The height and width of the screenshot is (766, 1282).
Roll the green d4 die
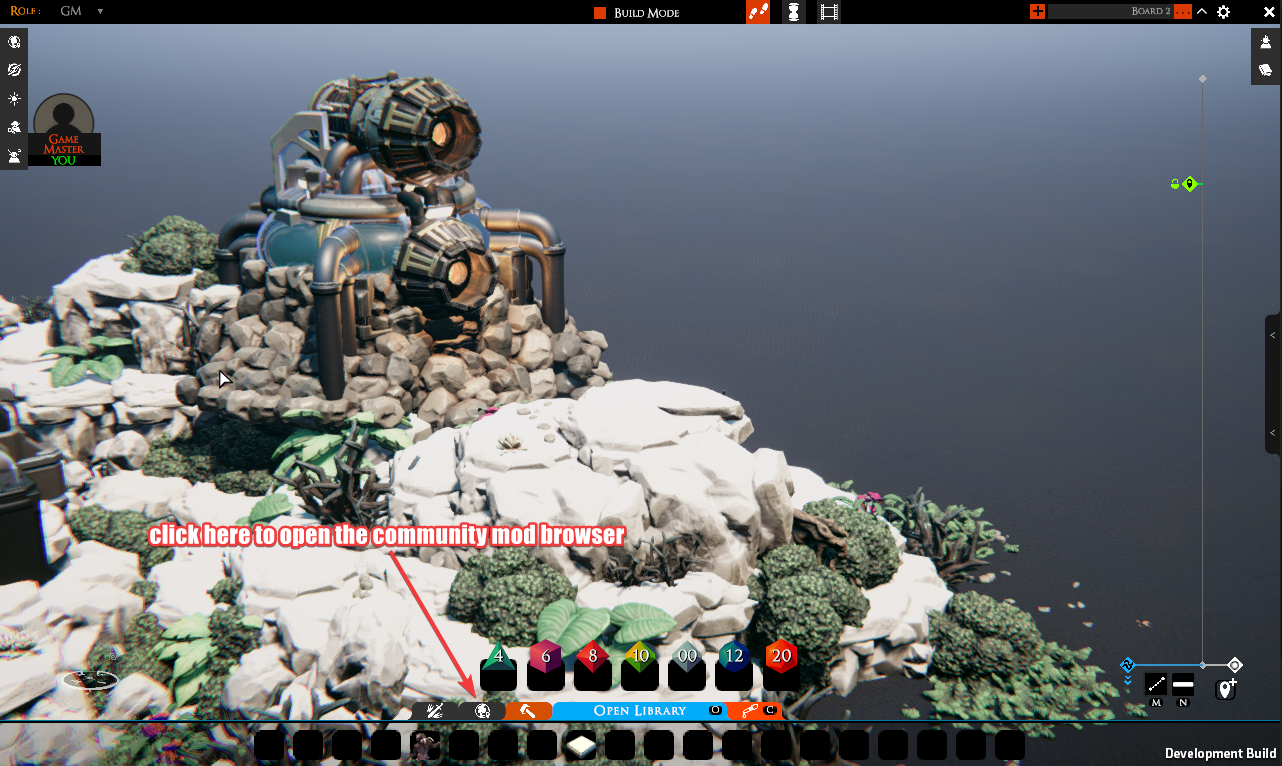click(x=498, y=667)
